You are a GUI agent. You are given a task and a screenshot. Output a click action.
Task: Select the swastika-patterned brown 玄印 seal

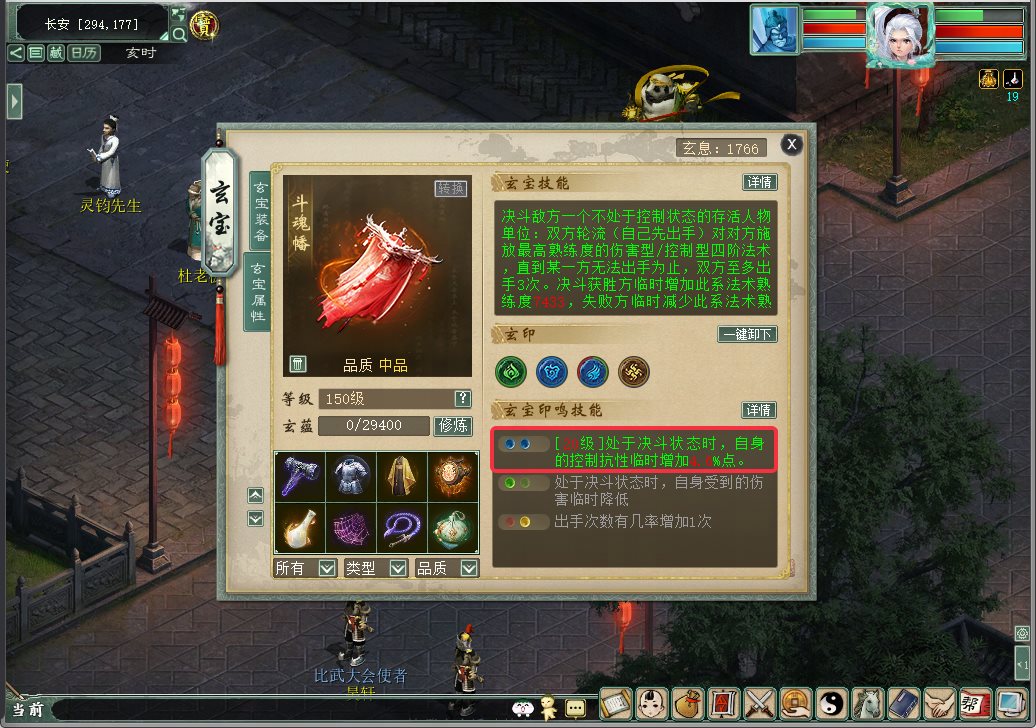coord(633,372)
